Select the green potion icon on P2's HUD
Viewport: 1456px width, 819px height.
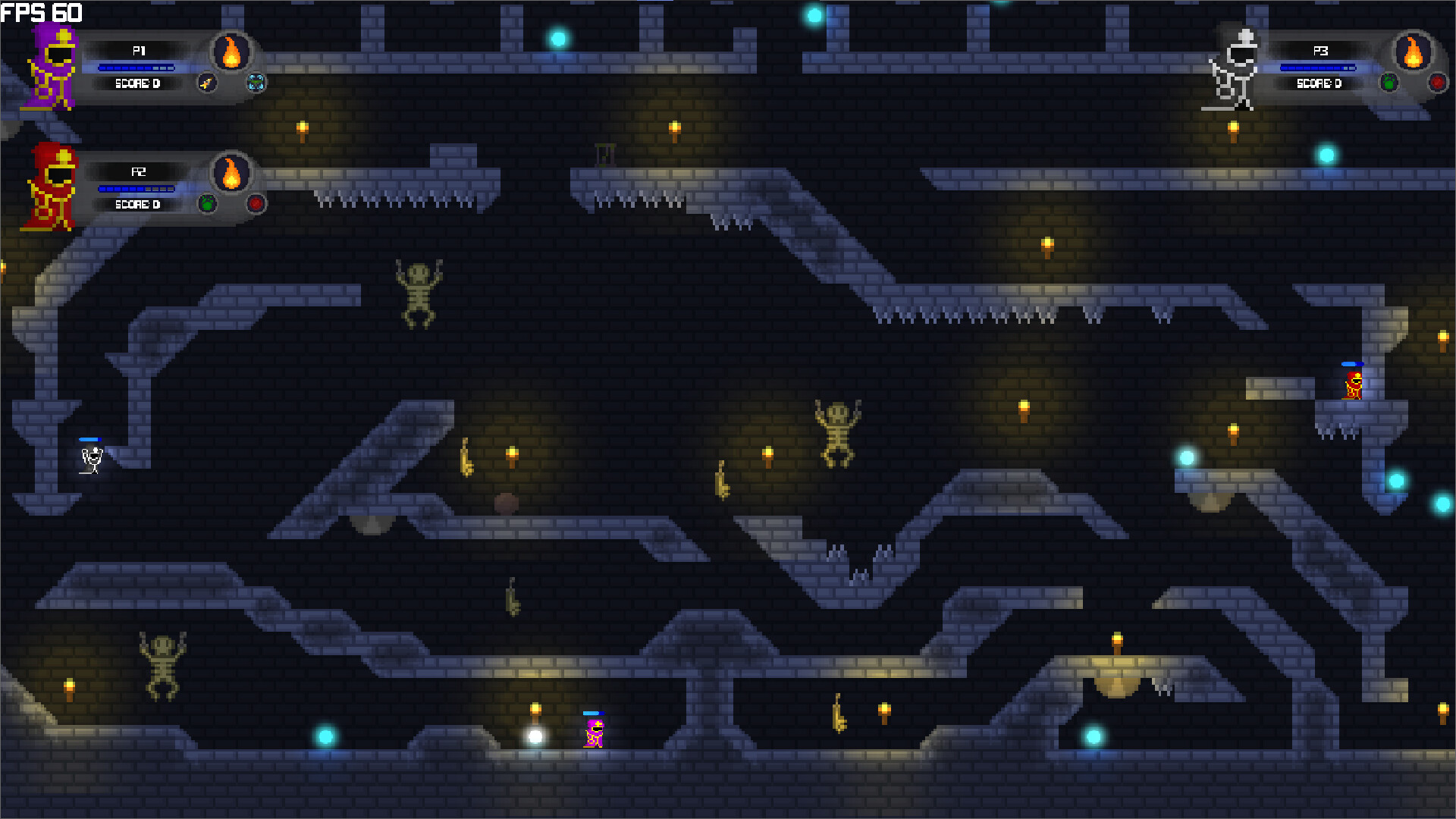[x=206, y=204]
